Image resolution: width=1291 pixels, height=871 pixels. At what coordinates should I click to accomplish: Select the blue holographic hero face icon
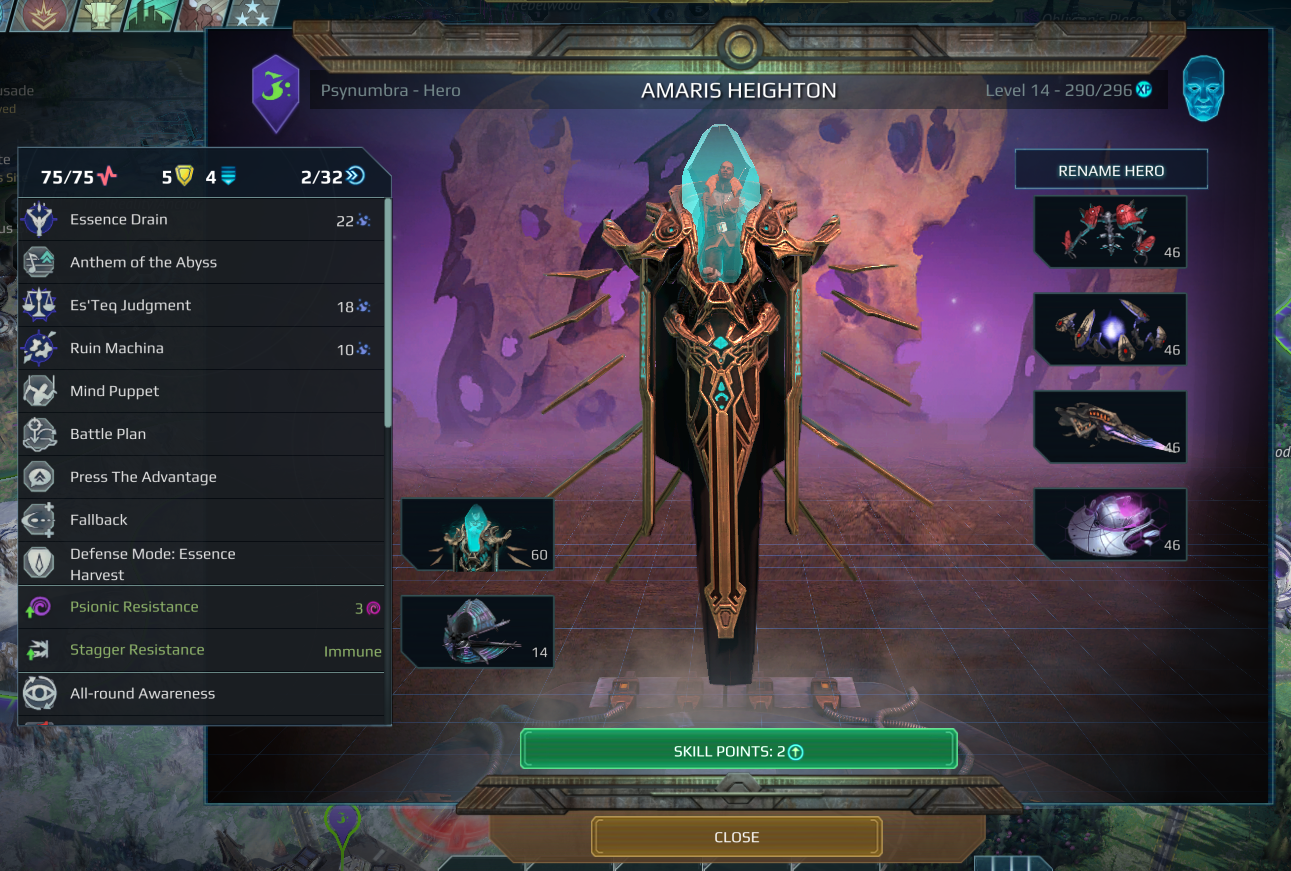[1203, 89]
